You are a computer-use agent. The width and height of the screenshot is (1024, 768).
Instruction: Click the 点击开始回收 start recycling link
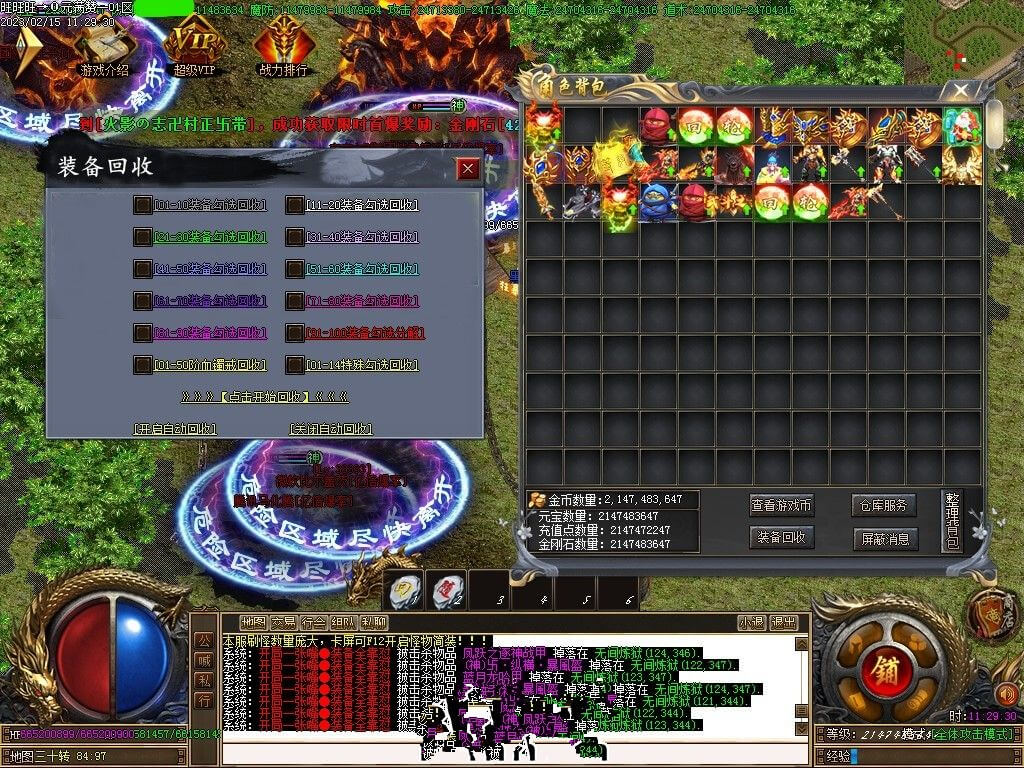(264, 397)
